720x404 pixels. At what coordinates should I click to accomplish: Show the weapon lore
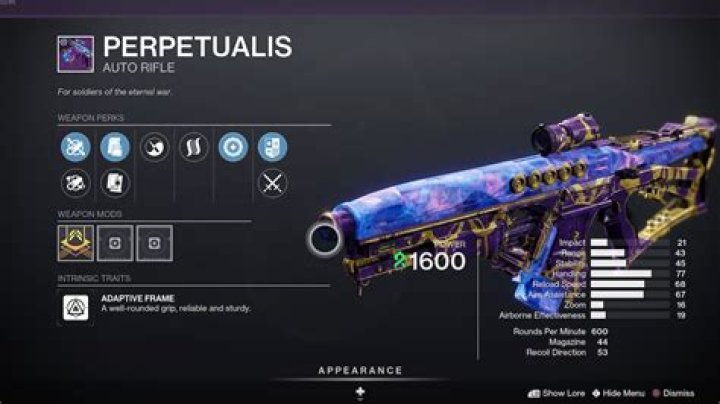(x=560, y=393)
